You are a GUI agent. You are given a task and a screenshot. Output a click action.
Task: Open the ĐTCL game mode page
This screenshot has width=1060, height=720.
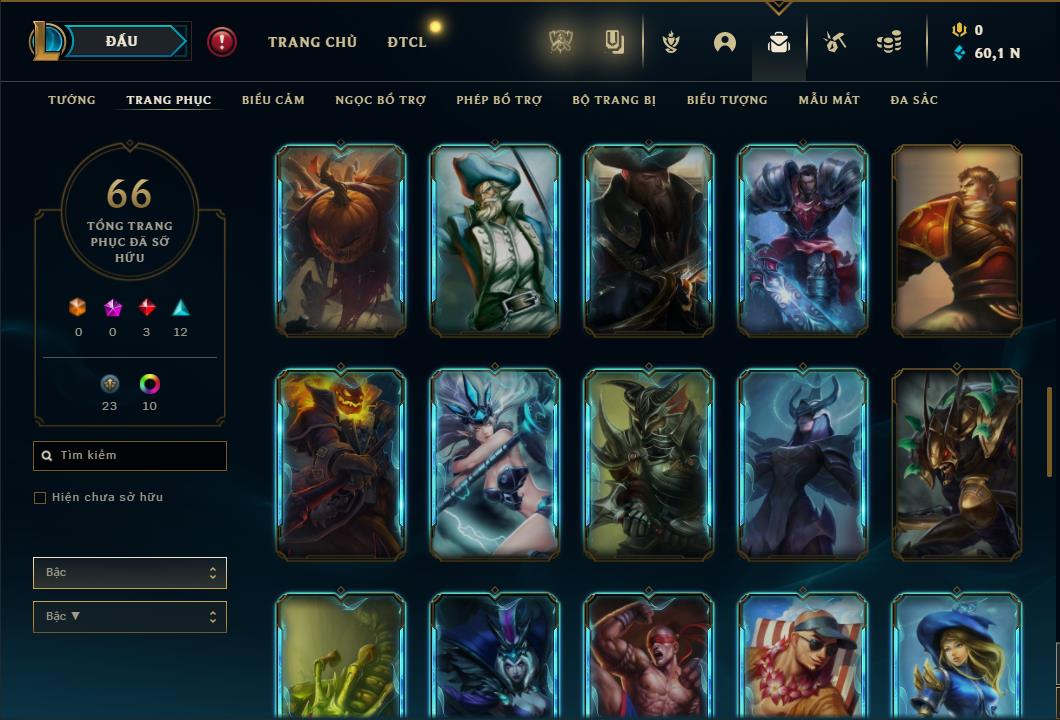(407, 42)
